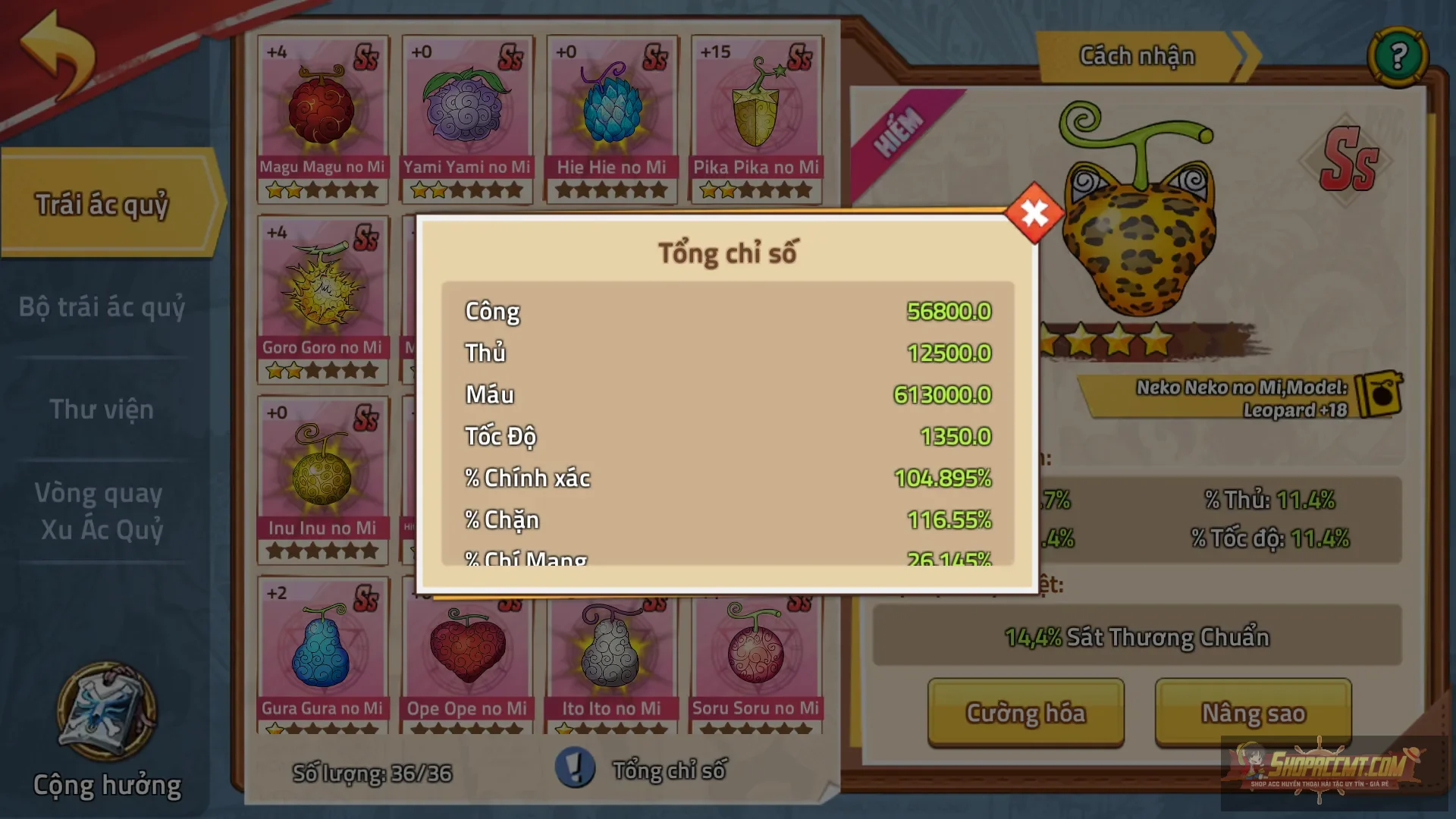This screenshot has height=819, width=1456.
Task: Go back with the yellow arrow
Action: 58,55
